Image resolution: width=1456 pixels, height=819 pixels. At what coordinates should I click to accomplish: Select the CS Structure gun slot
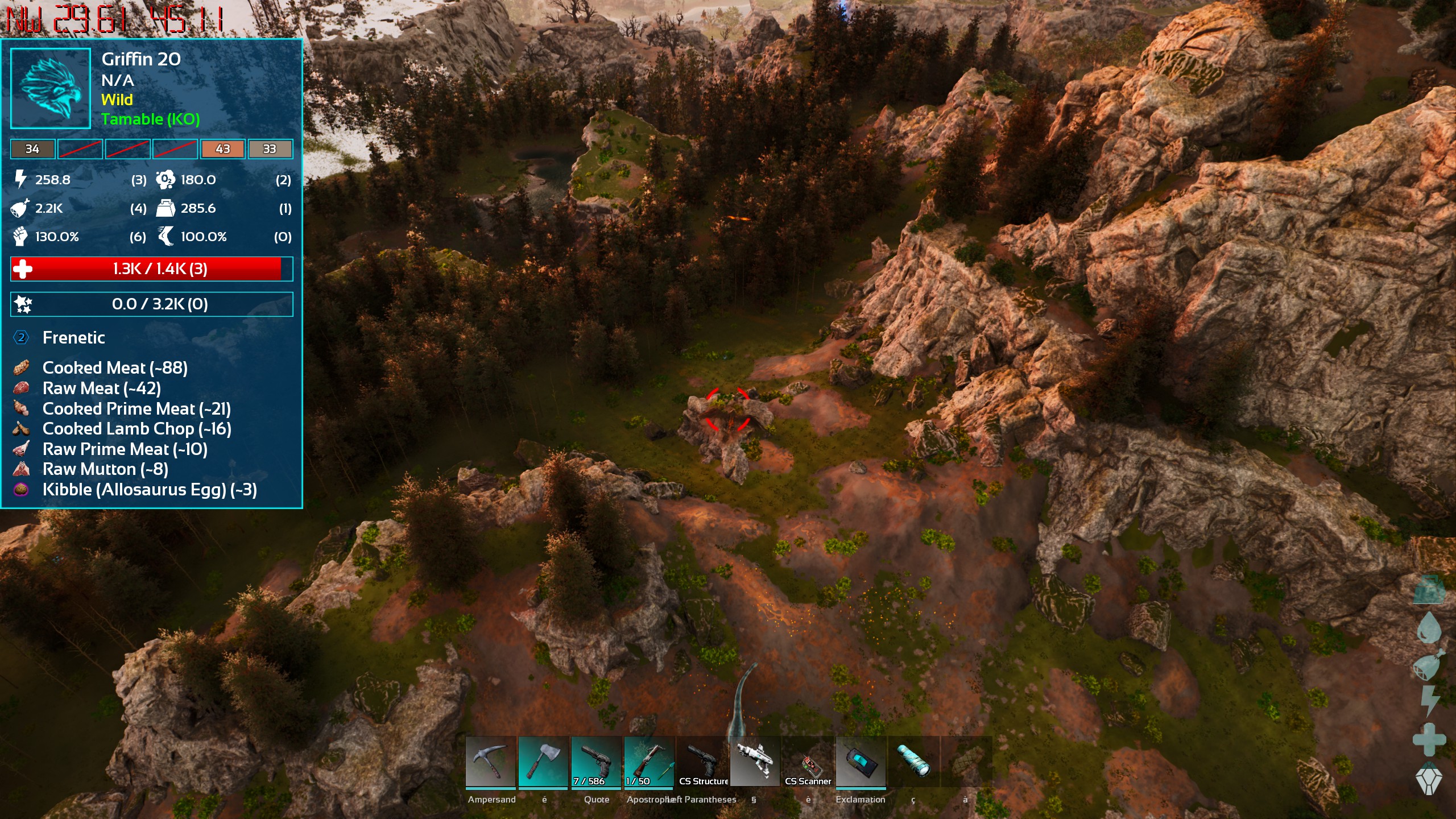pyautogui.click(x=702, y=762)
